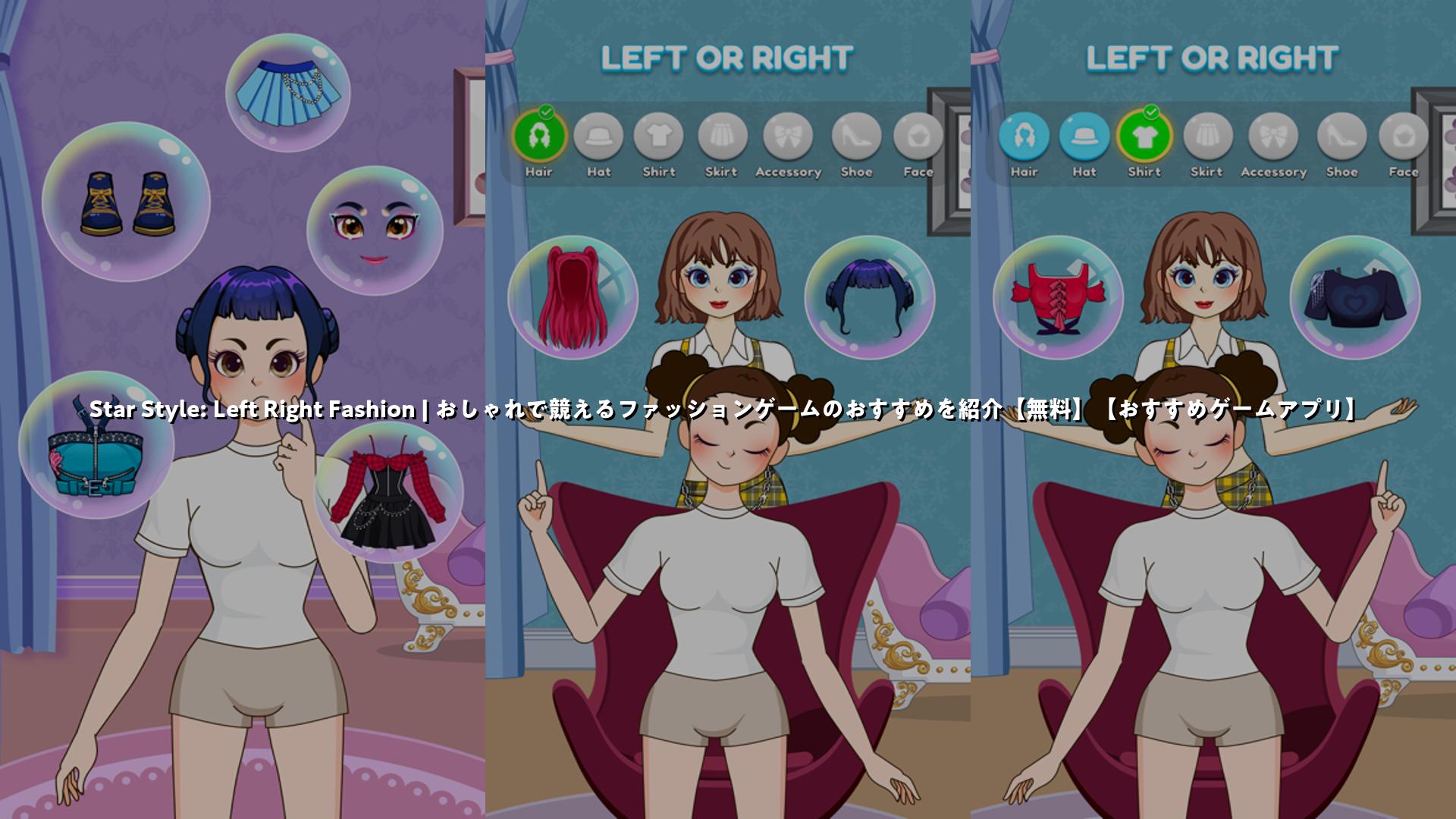Choose the teal zip-up top bubble
This screenshot has width=1456, height=819.
point(96,445)
